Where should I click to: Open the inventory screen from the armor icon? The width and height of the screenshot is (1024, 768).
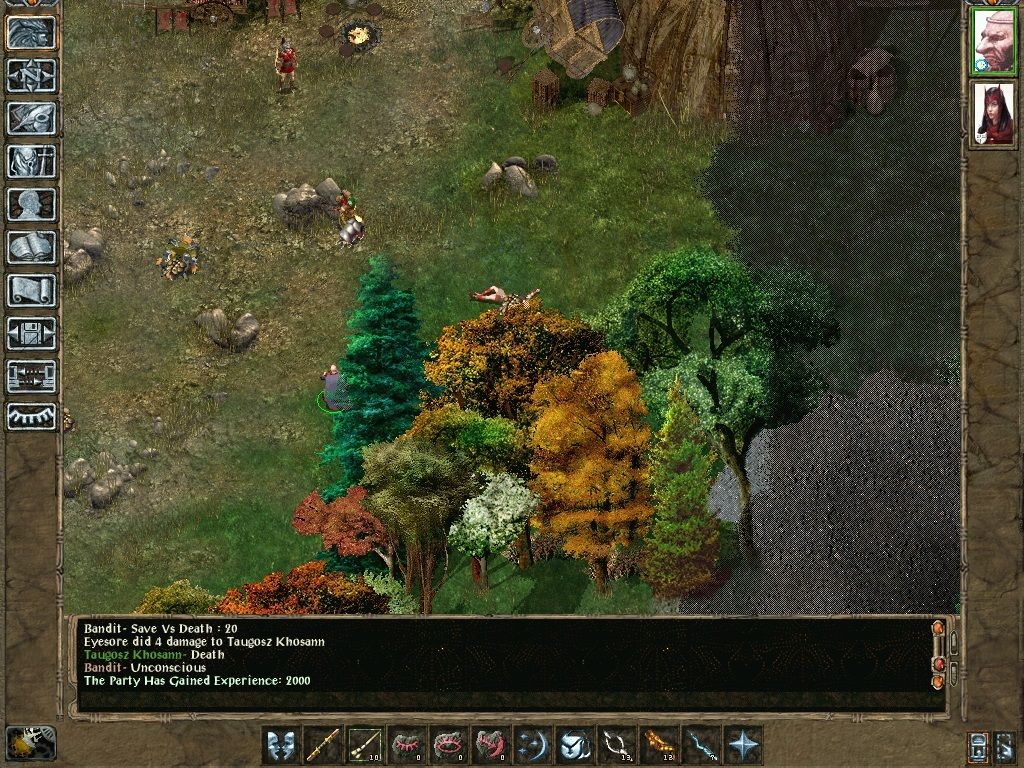[31, 161]
